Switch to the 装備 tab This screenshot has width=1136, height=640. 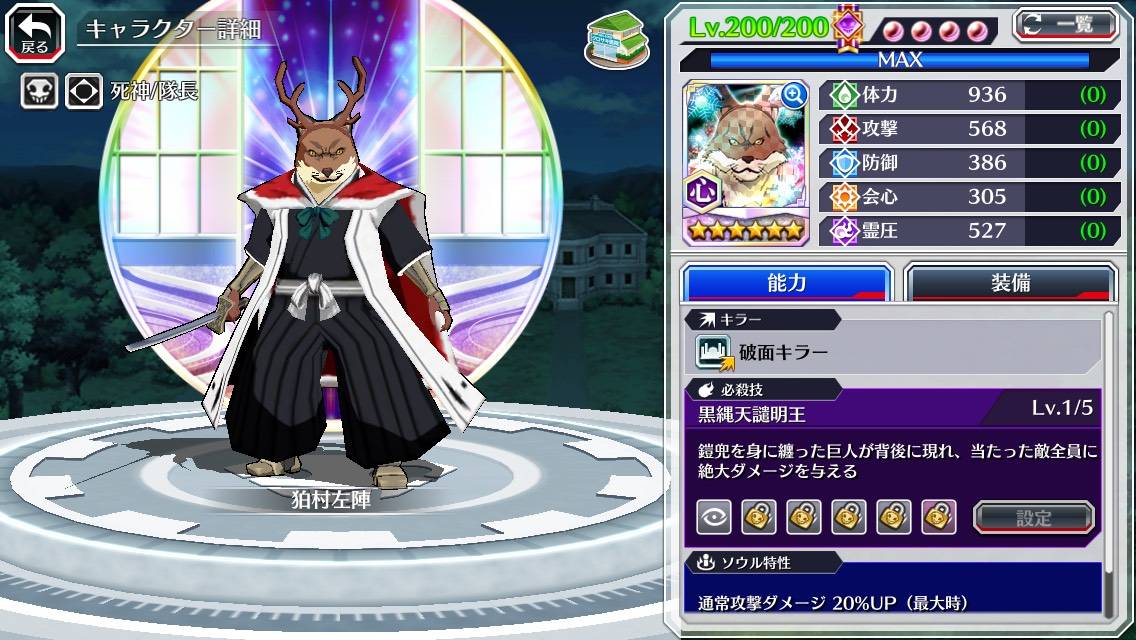pyautogui.click(x=1010, y=283)
